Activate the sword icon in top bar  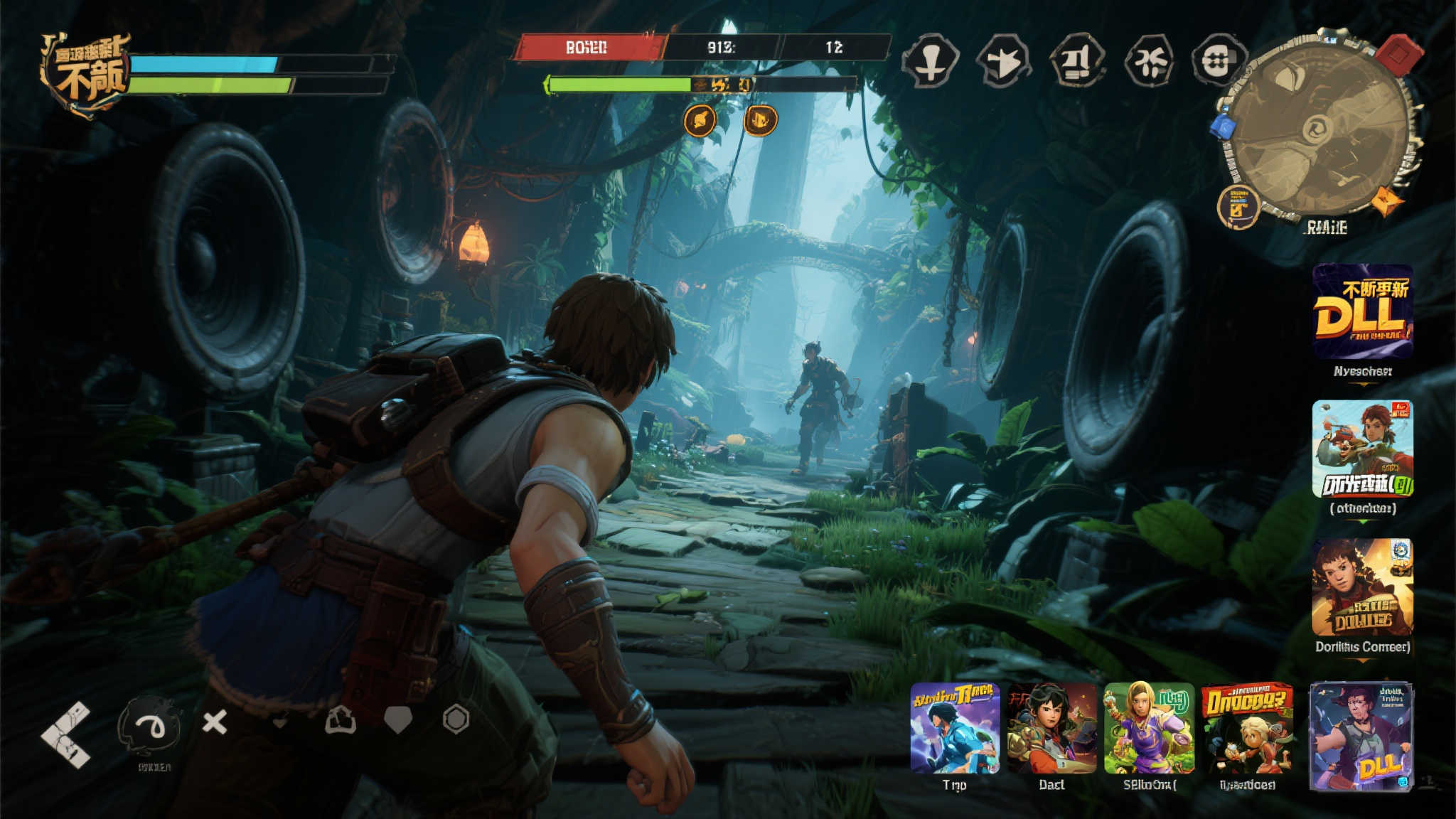click(930, 61)
